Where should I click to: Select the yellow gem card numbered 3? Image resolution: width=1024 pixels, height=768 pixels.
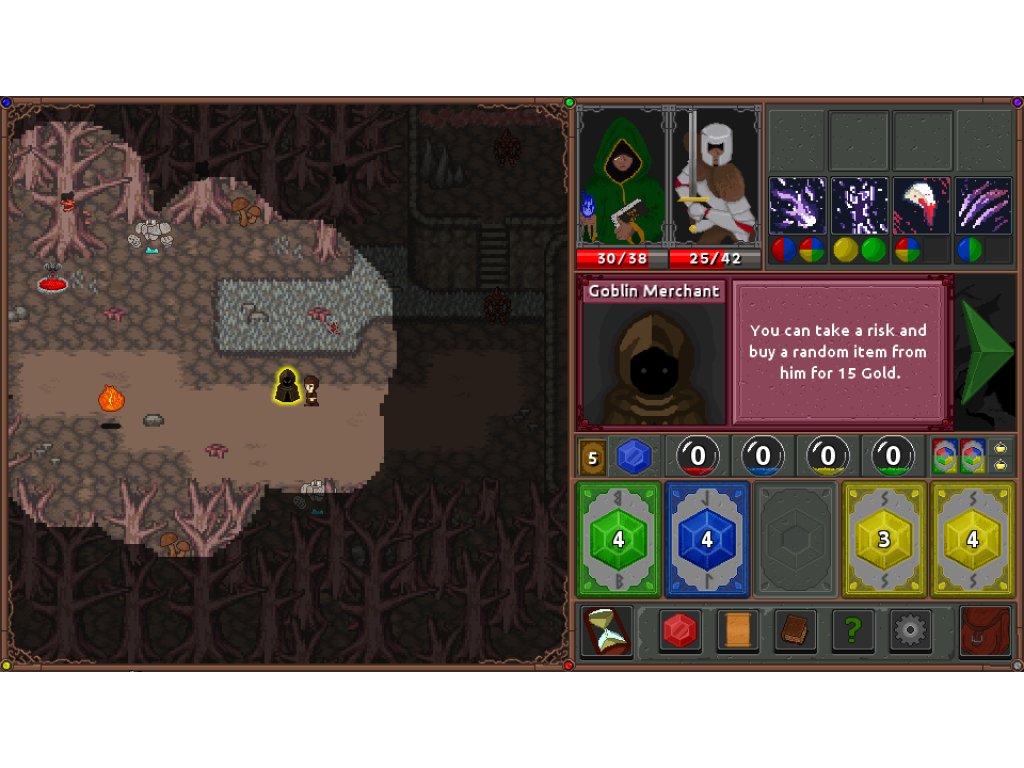(884, 540)
